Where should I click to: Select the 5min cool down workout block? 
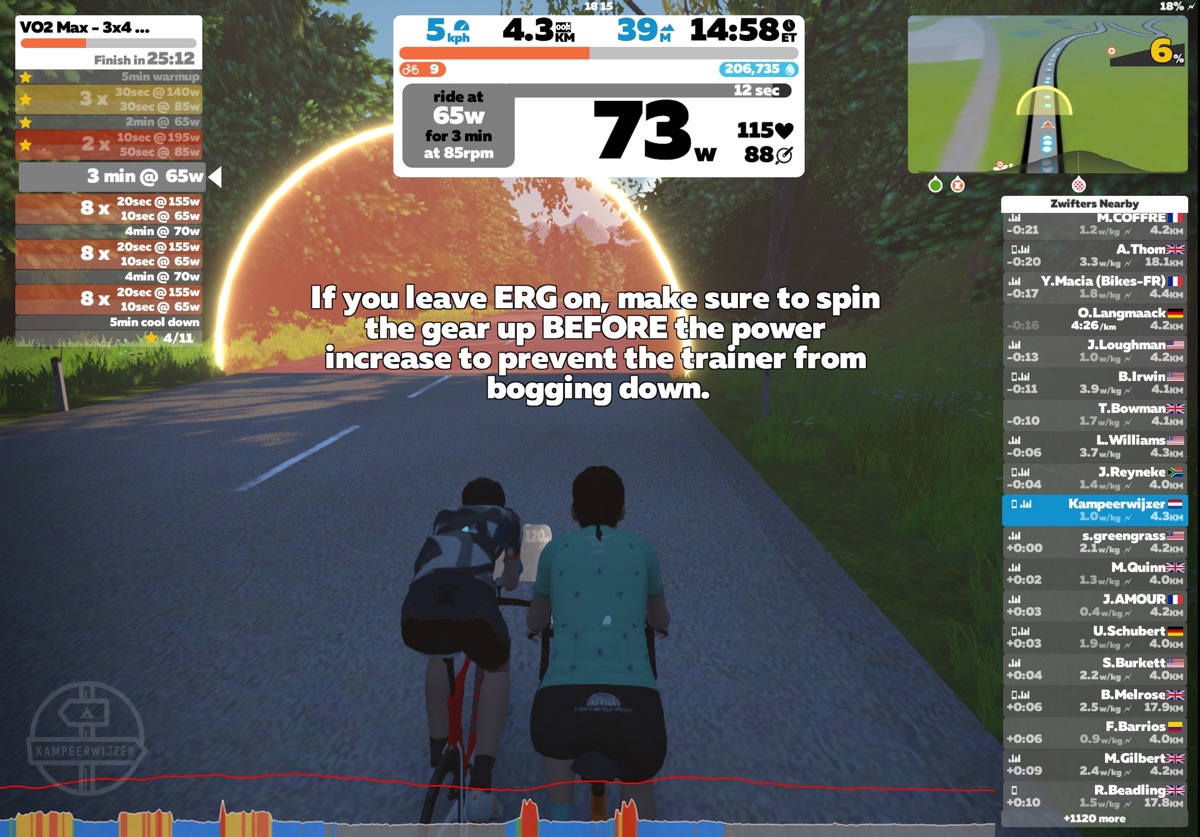pos(110,322)
